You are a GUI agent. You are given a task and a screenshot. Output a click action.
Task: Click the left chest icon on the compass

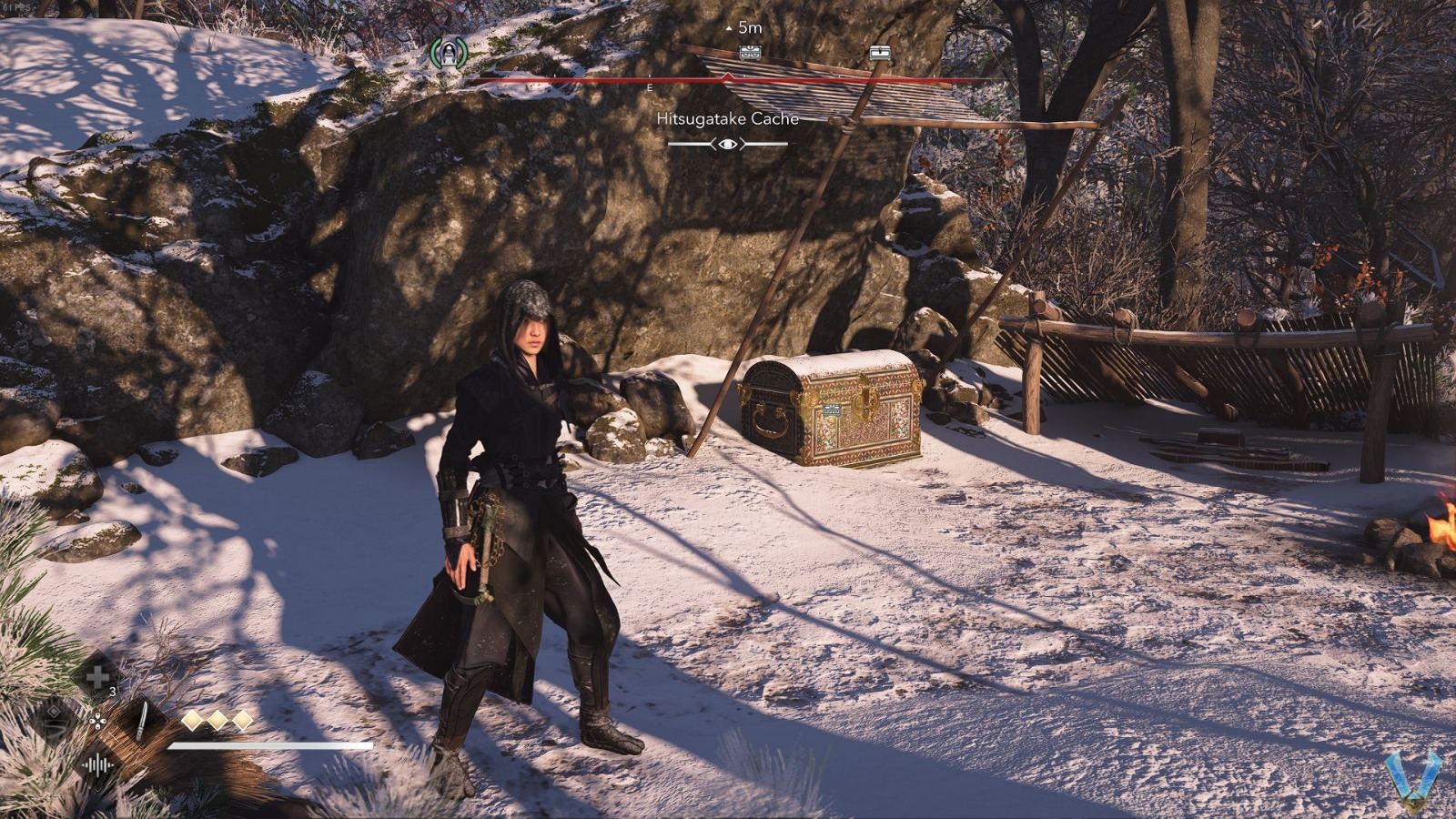(751, 54)
